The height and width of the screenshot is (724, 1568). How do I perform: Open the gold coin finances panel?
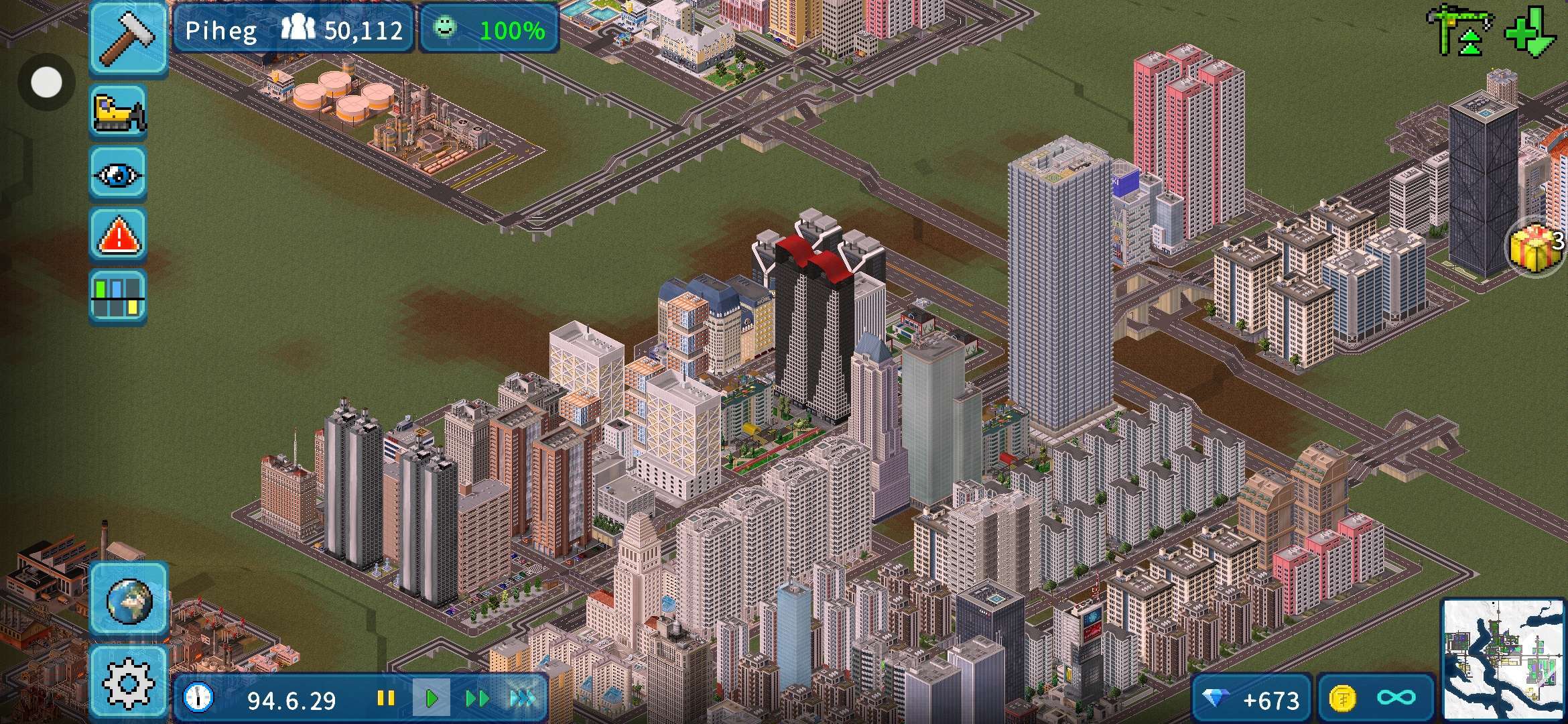(x=1376, y=700)
